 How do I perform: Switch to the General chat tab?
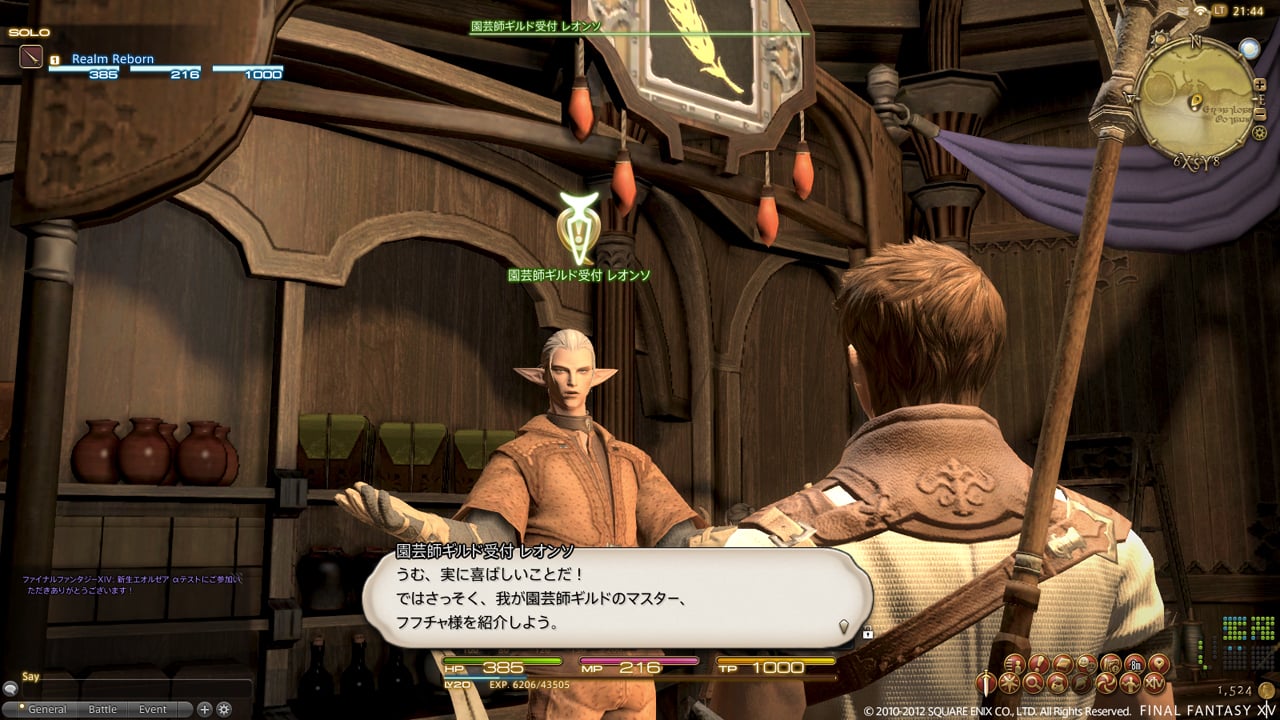tap(47, 709)
